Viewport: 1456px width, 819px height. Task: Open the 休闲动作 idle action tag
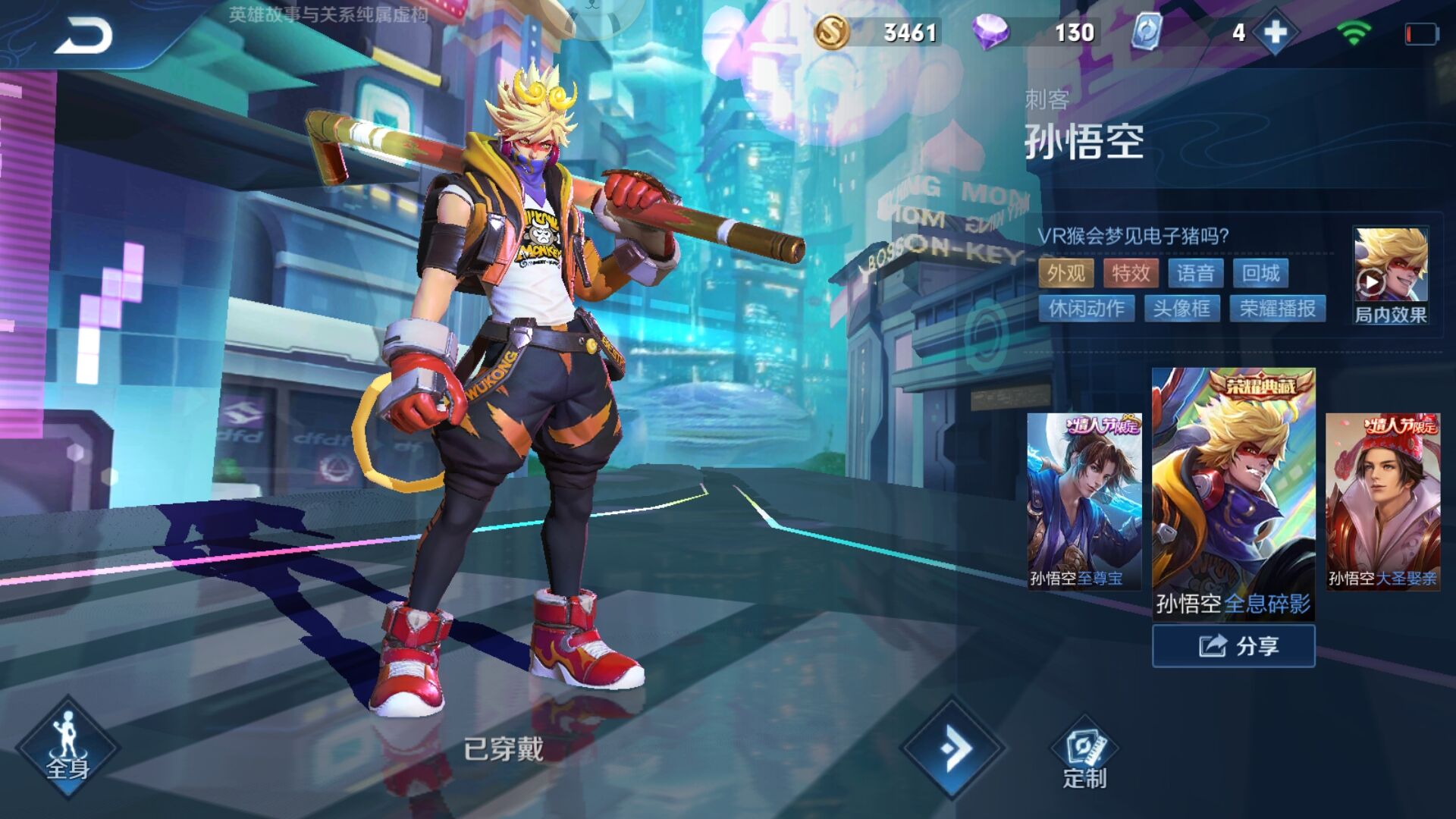[1086, 309]
